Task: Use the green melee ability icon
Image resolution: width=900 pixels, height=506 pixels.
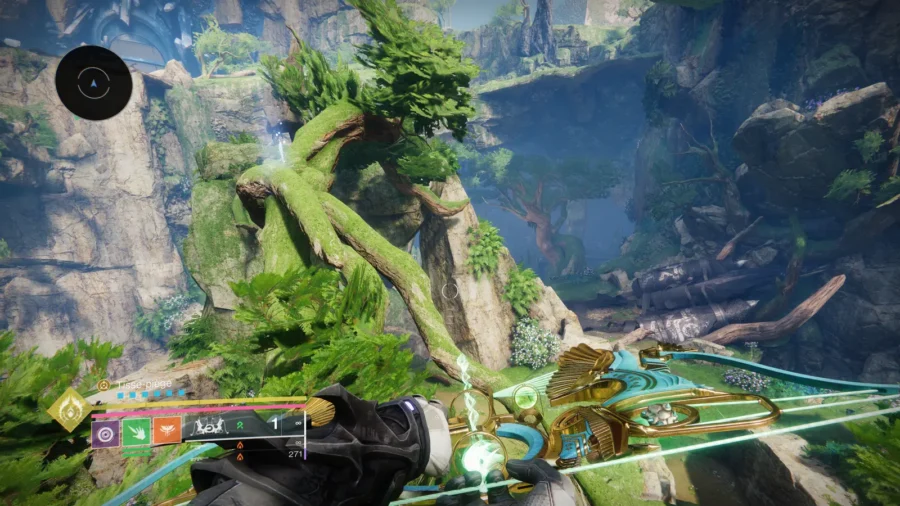Action: pos(137,433)
